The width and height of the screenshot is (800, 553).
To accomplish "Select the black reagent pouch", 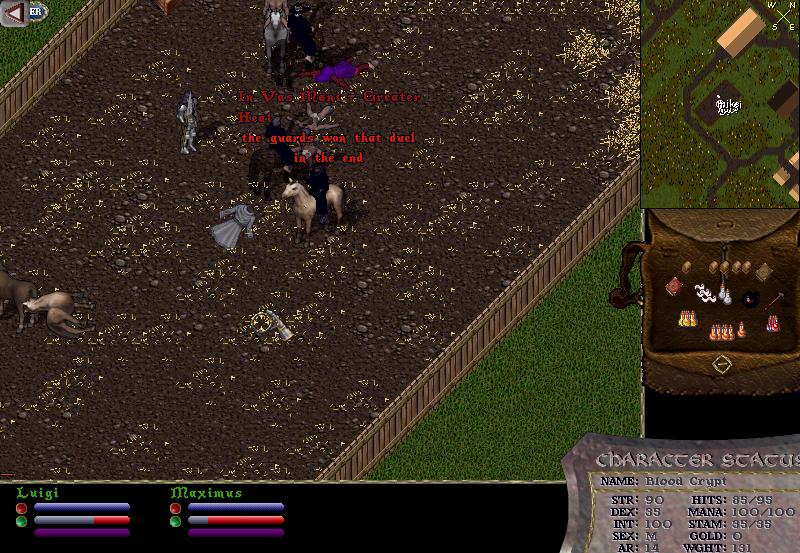I will 751,298.
